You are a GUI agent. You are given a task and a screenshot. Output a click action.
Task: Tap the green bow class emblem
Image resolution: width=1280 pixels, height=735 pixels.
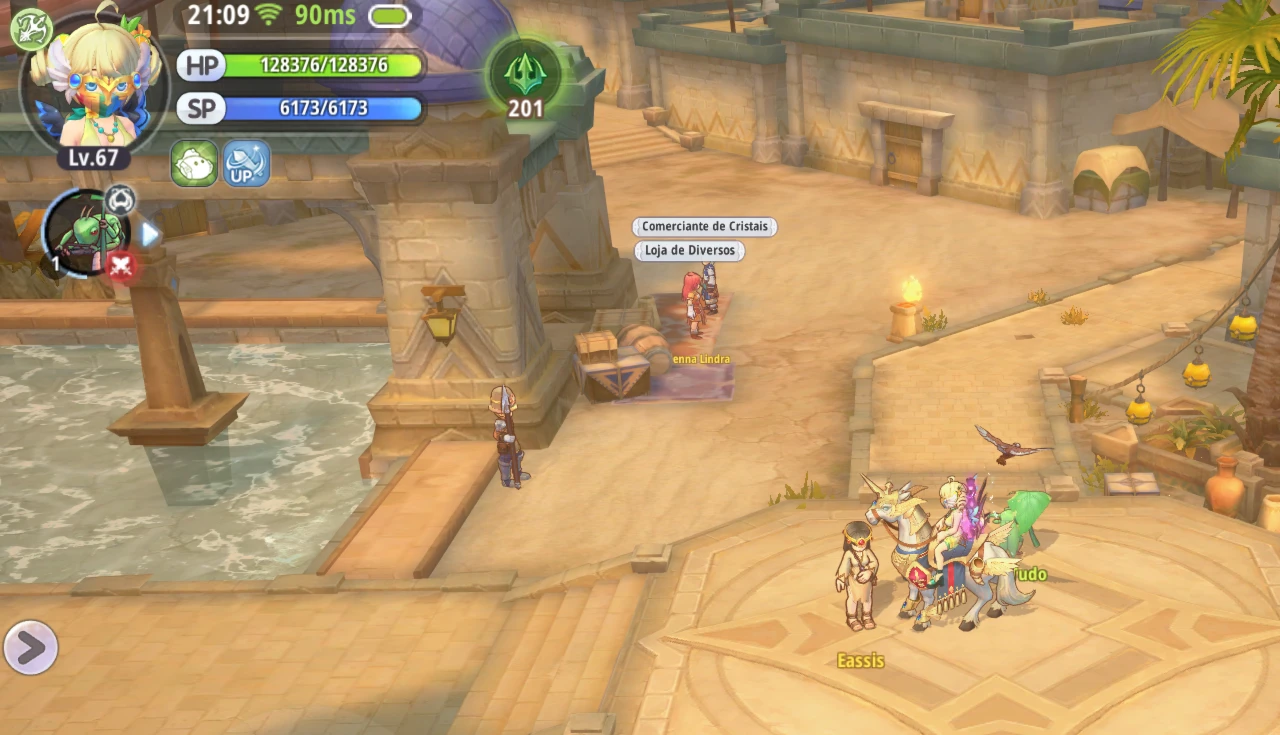coord(30,28)
